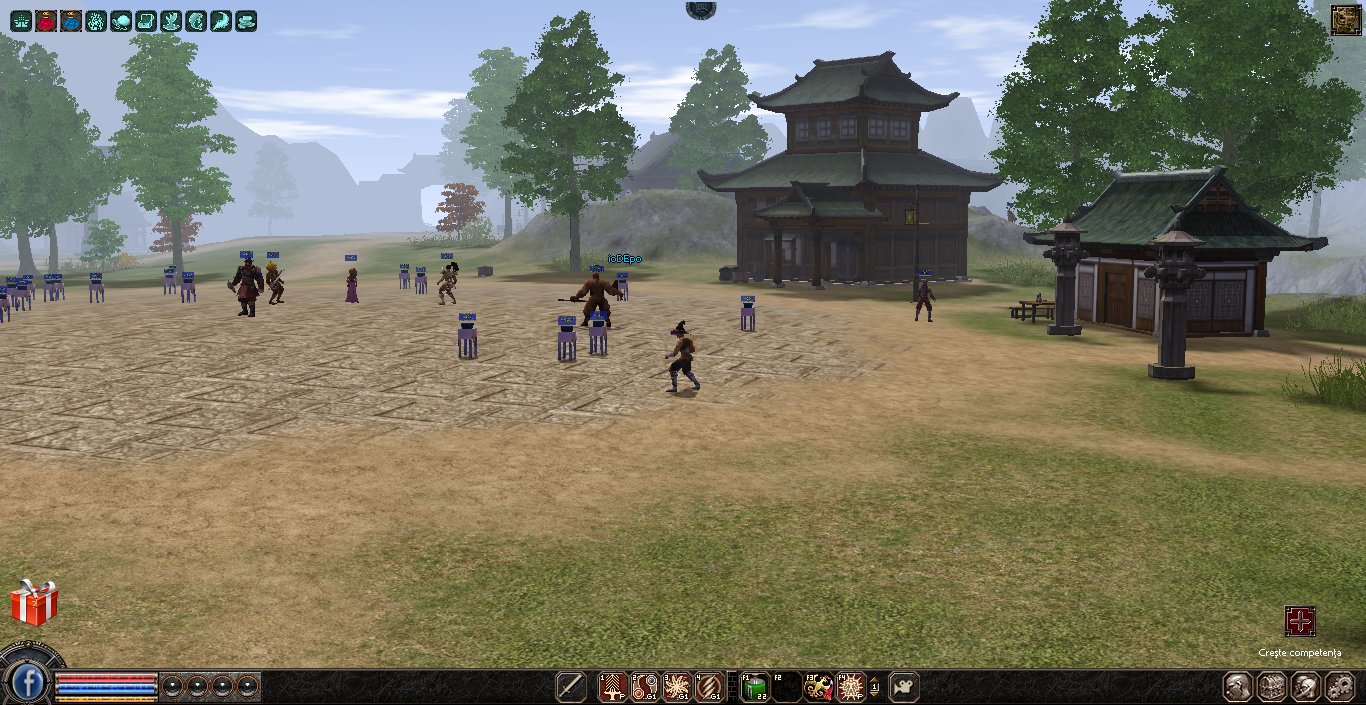Activate the slash-circle skill in slot 4

point(709,687)
